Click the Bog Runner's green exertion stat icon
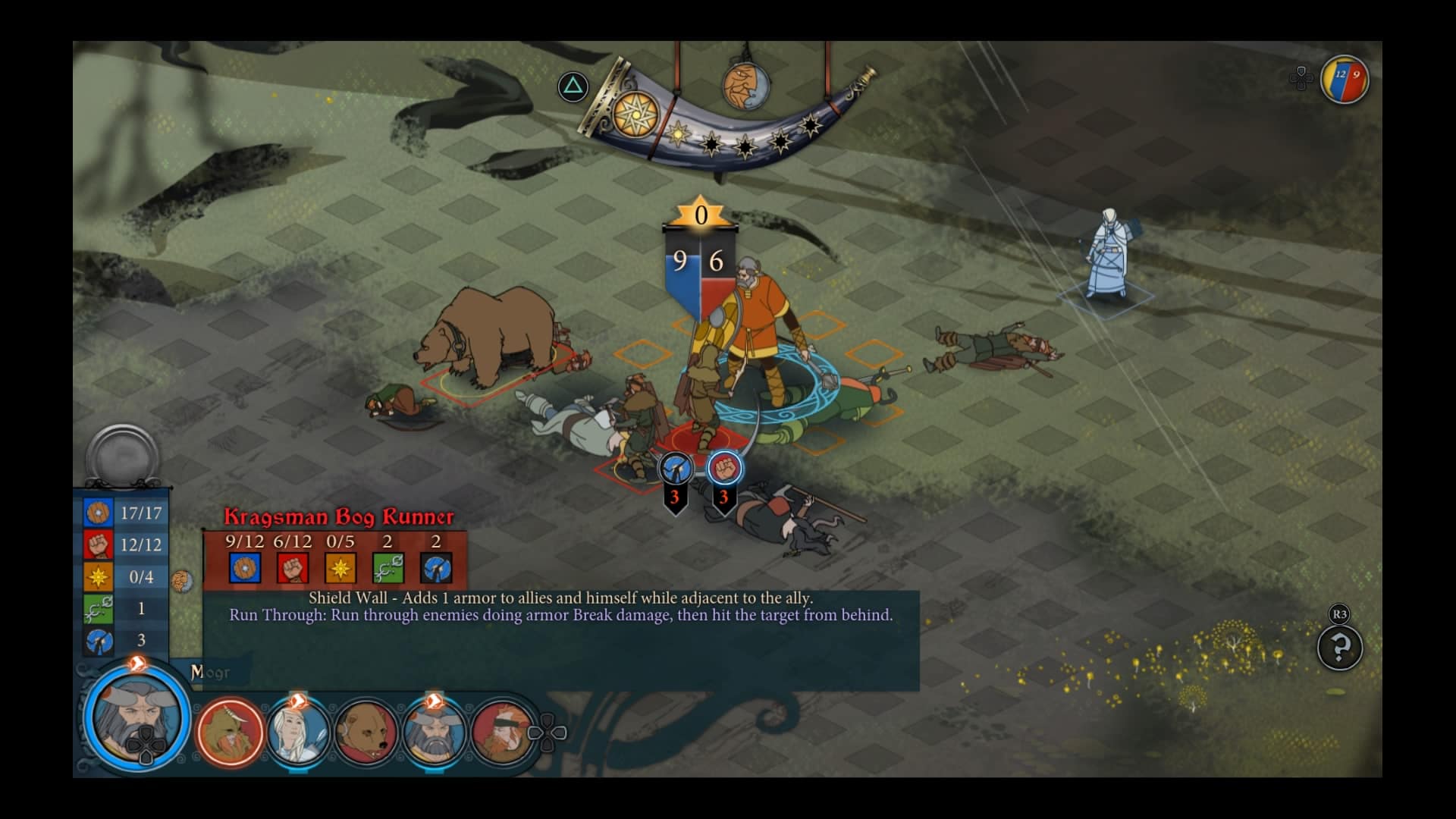Viewport: 1456px width, 819px height. point(388,568)
